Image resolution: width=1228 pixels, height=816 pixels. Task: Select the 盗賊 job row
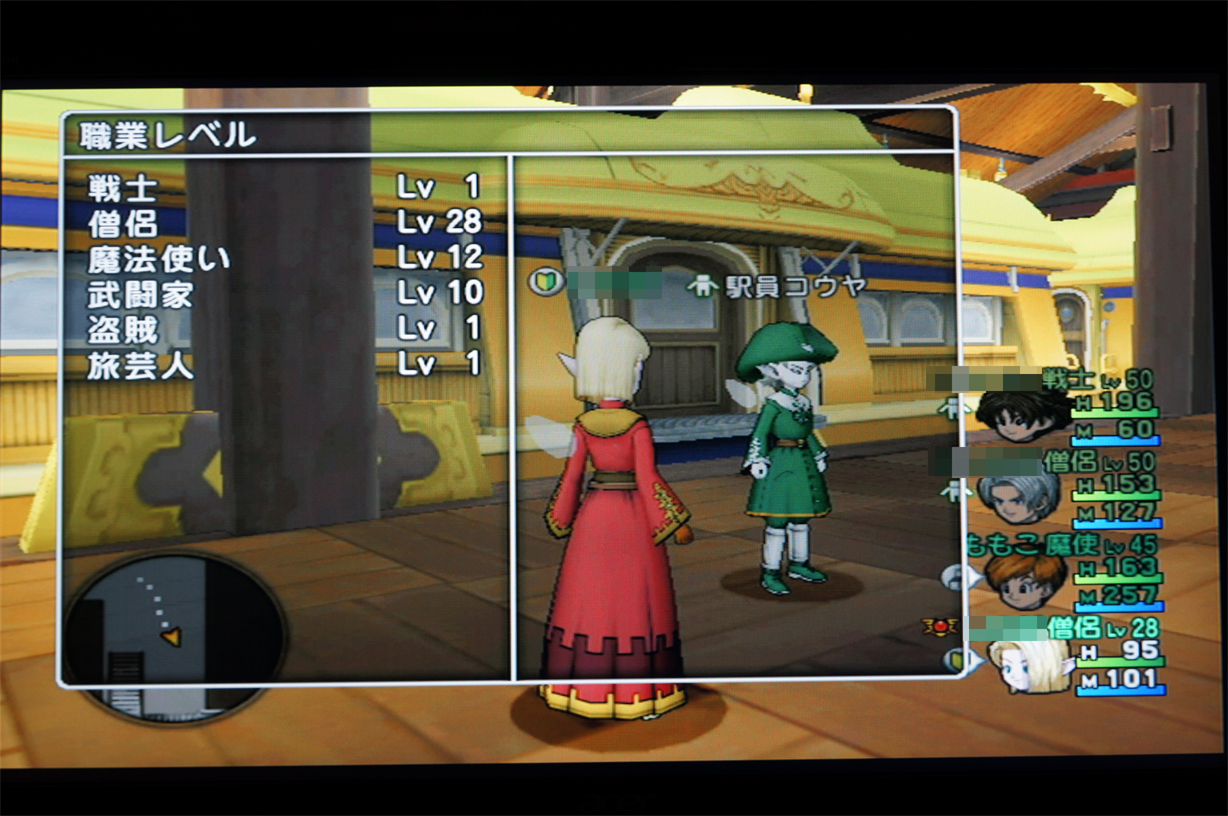point(285,328)
